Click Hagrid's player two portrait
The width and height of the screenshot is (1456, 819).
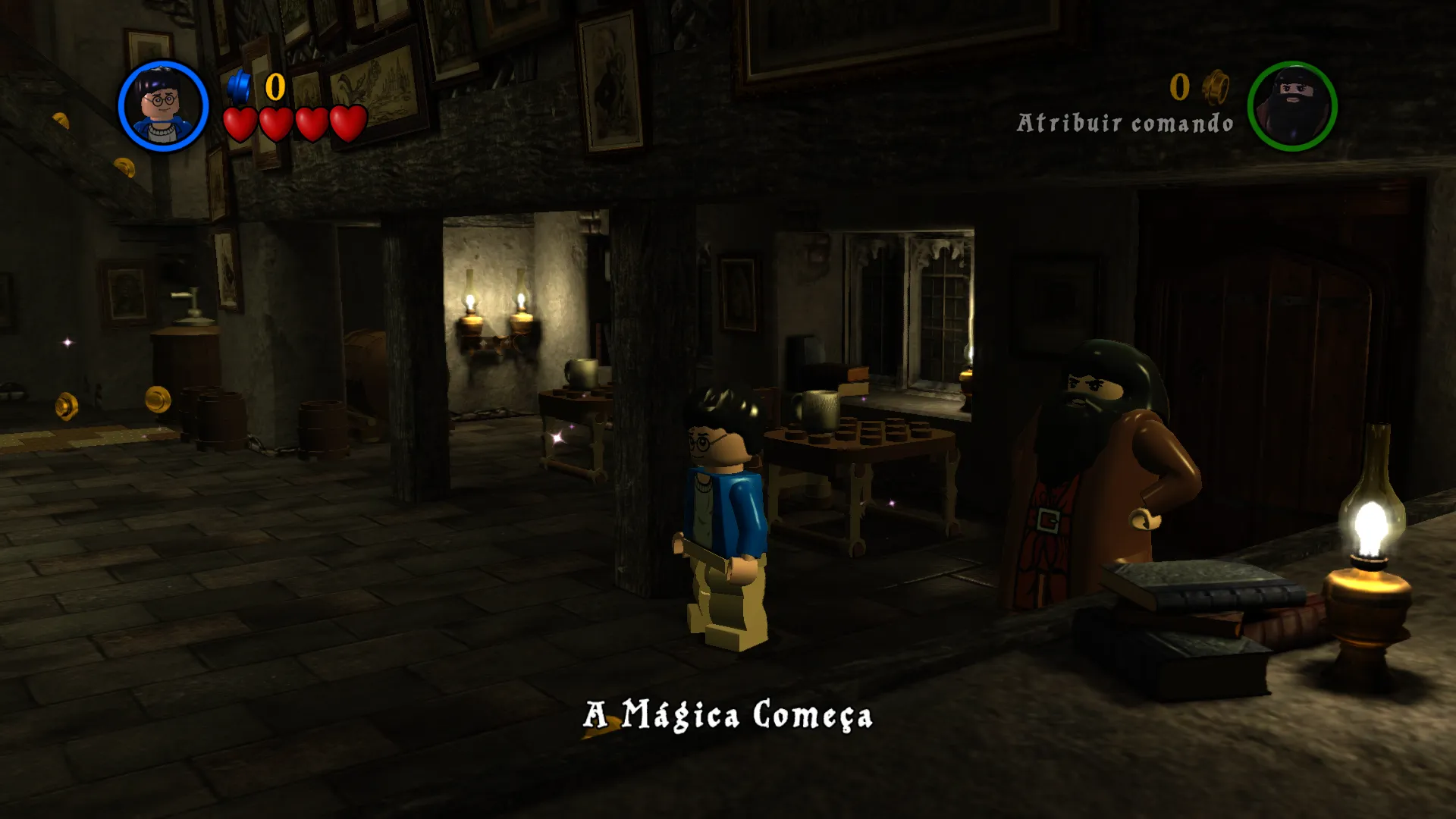pos(1292,106)
